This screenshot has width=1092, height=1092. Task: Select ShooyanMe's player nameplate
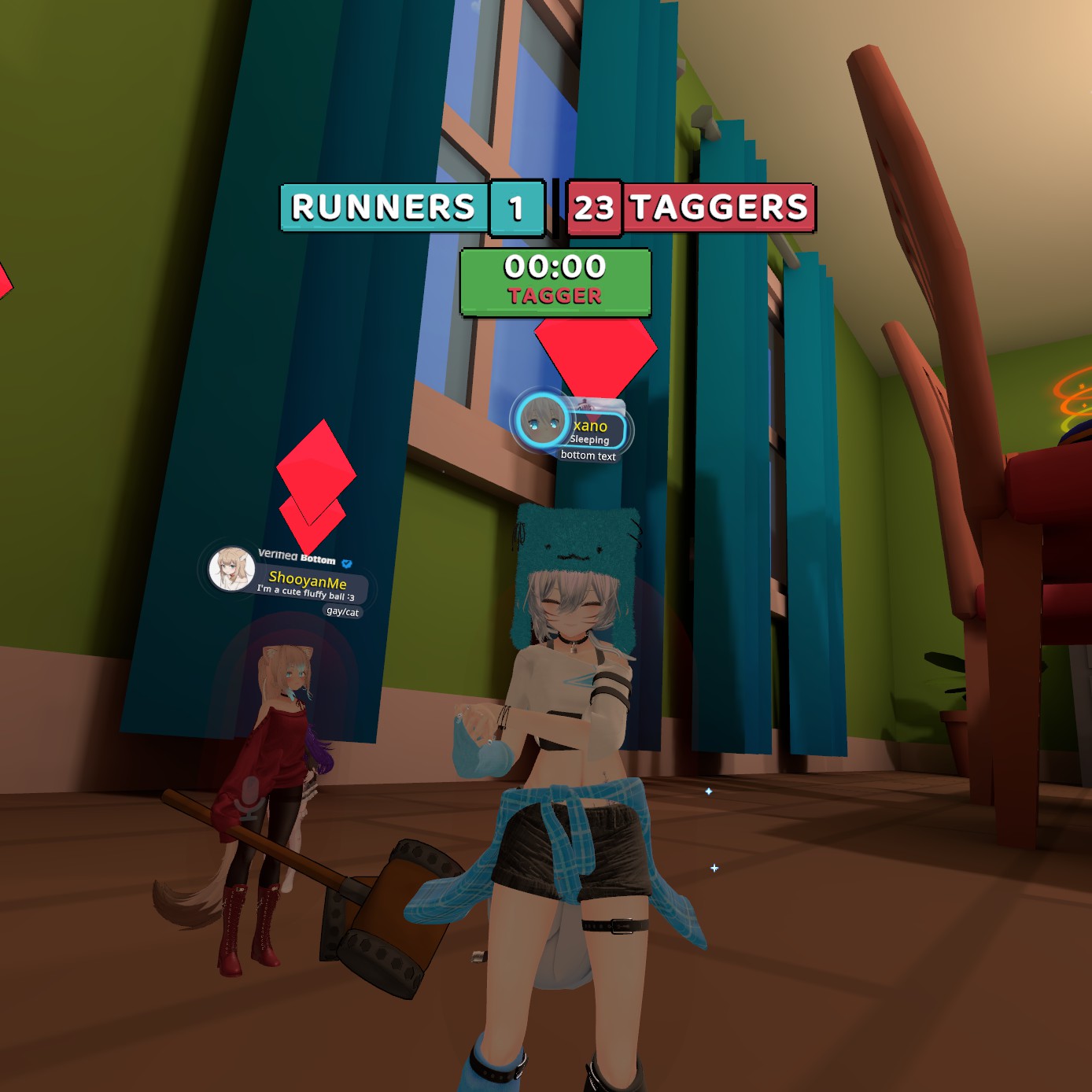[308, 582]
